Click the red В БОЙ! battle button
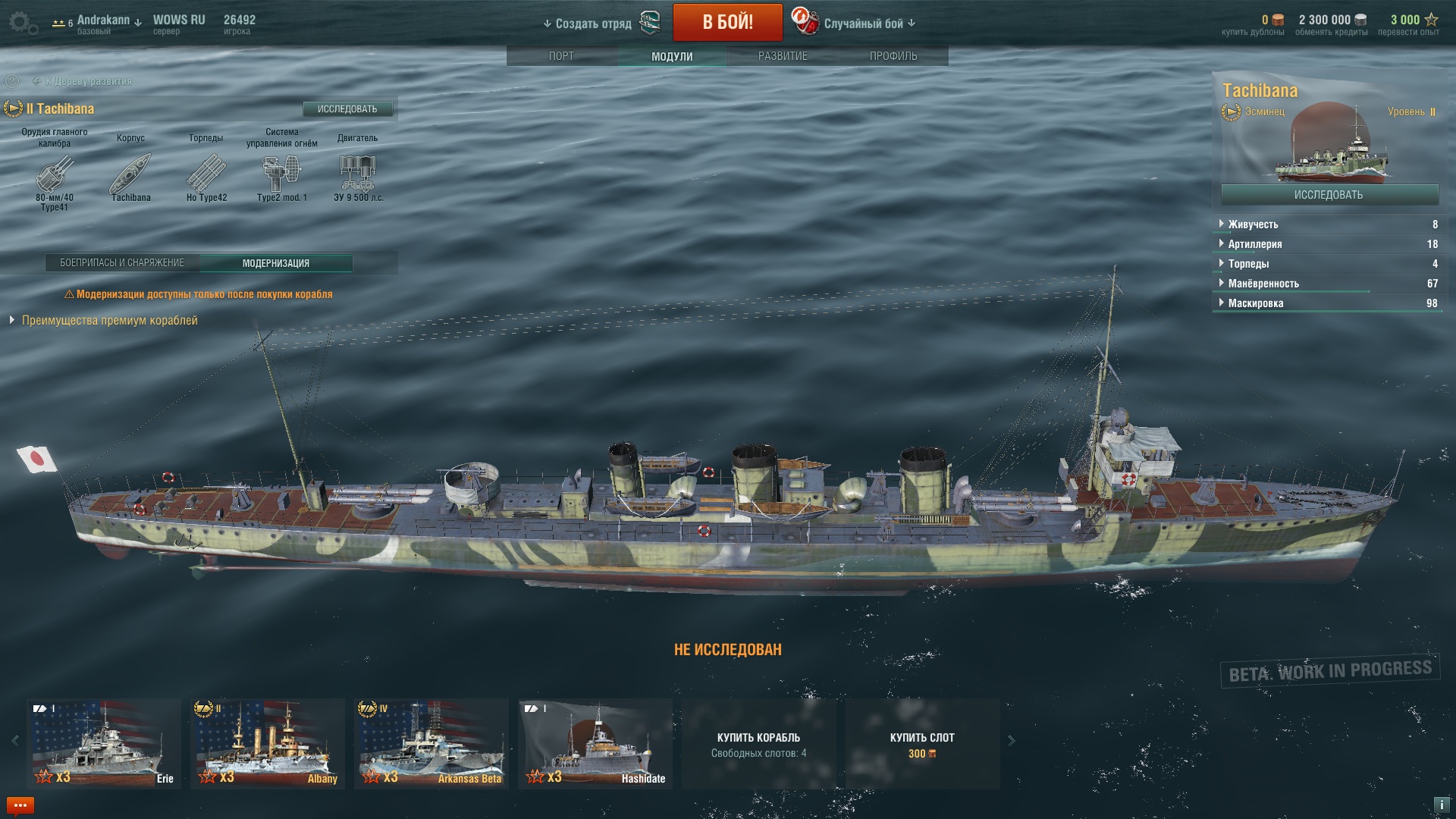Screen dimensions: 1456x819 [x=727, y=22]
